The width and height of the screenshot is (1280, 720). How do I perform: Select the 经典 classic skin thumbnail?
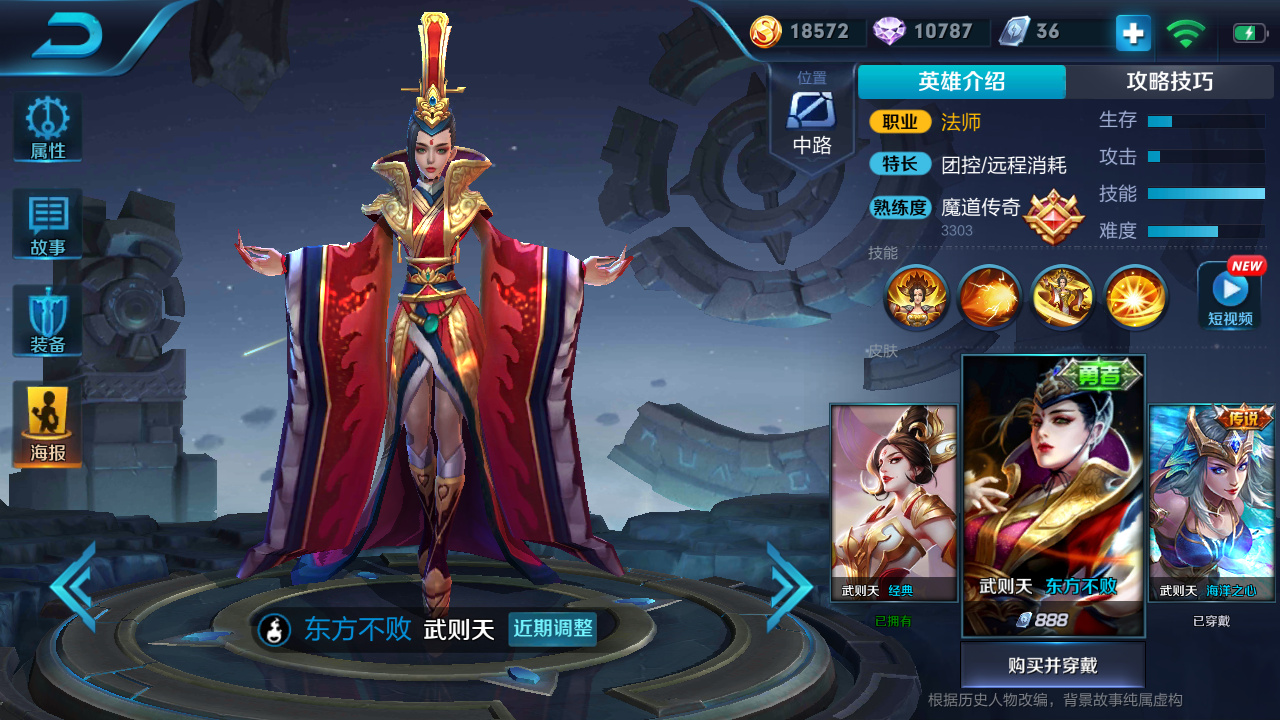(x=895, y=500)
